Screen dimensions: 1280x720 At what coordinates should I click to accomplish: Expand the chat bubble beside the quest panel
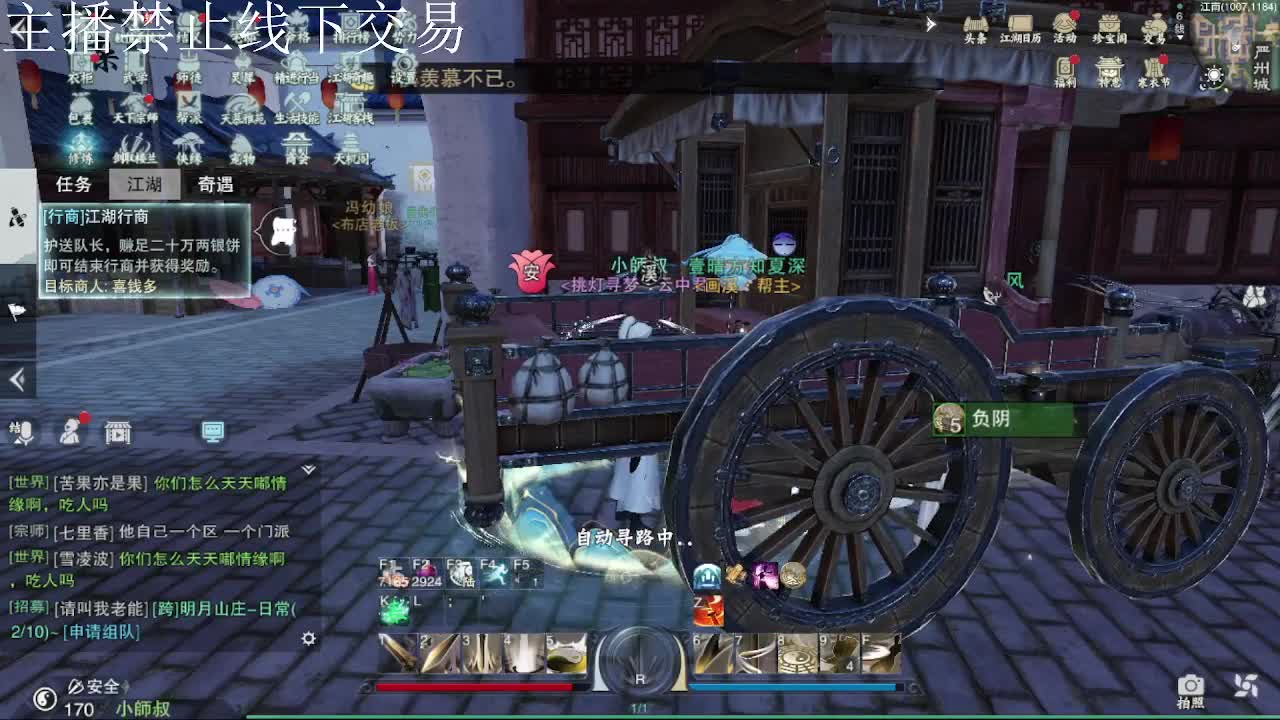281,229
